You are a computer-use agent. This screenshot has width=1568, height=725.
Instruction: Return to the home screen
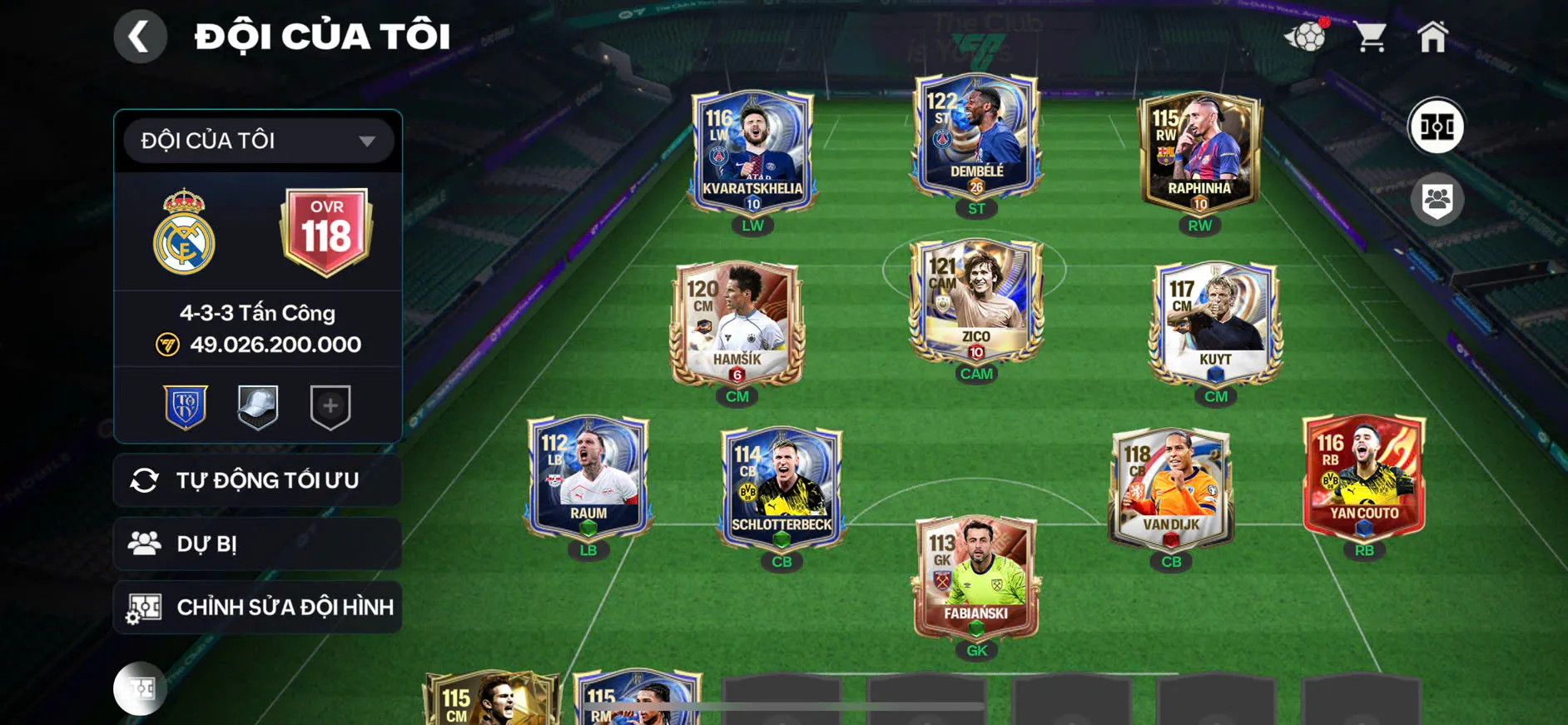coord(1432,37)
